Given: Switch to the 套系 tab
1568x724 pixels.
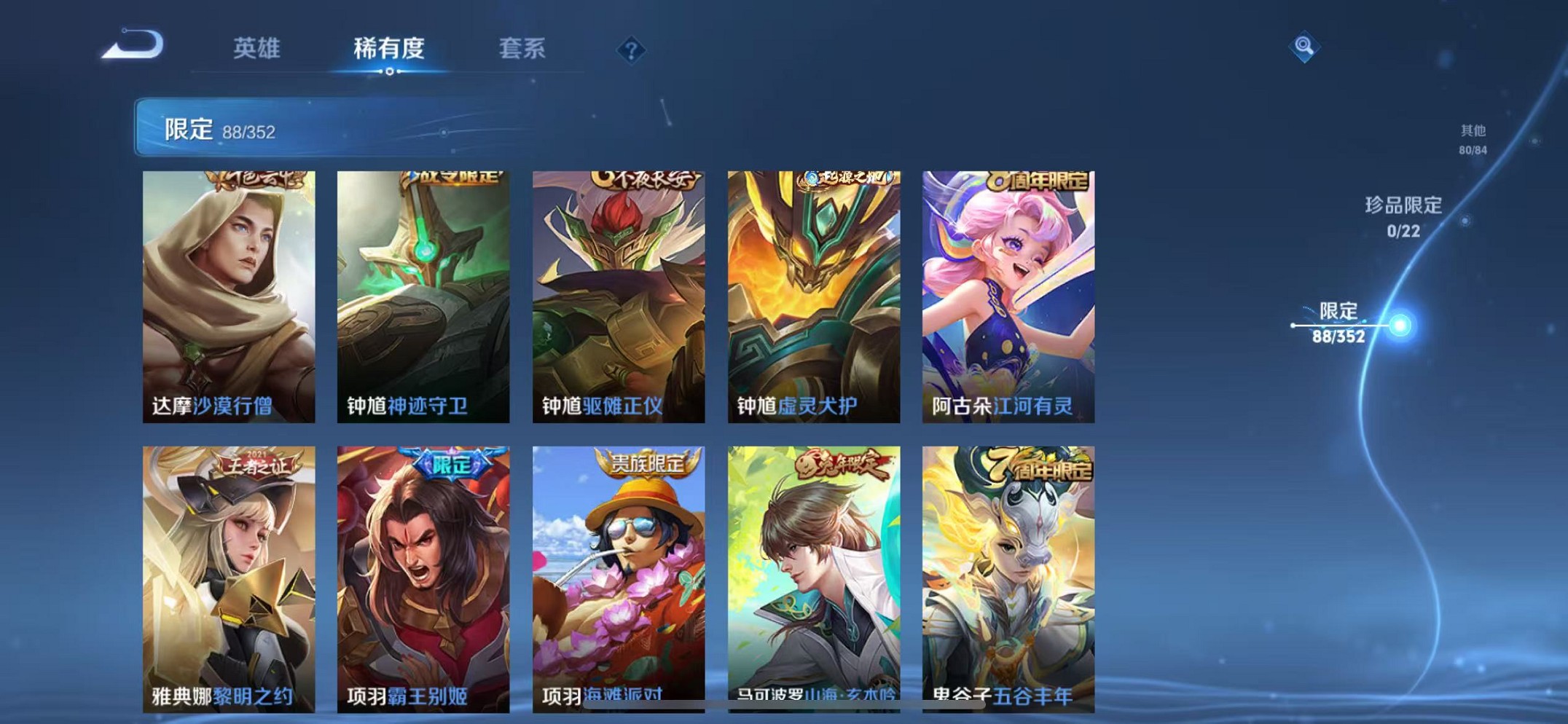Looking at the screenshot, I should (x=522, y=49).
